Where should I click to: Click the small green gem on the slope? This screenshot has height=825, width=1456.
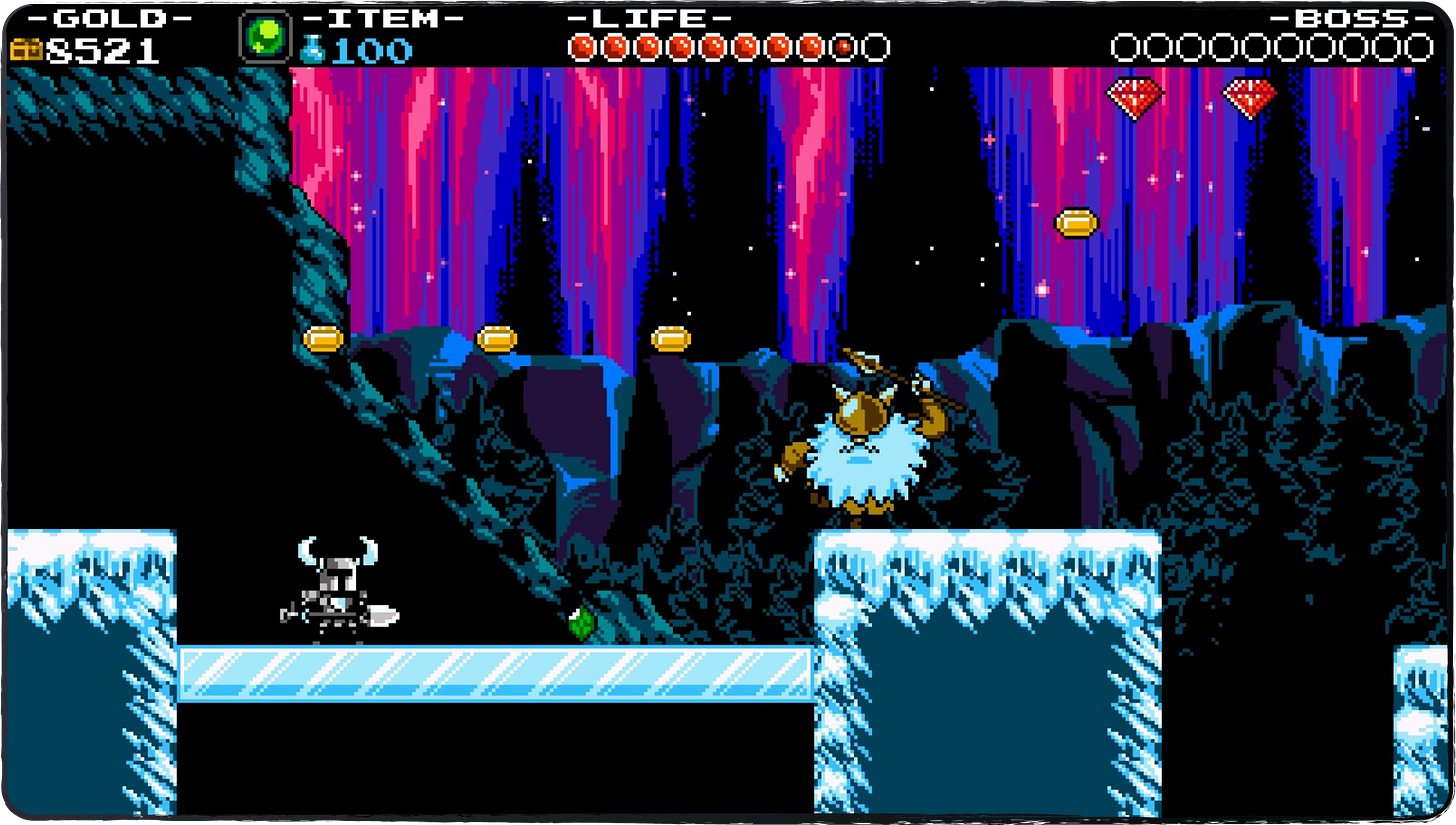click(x=580, y=621)
